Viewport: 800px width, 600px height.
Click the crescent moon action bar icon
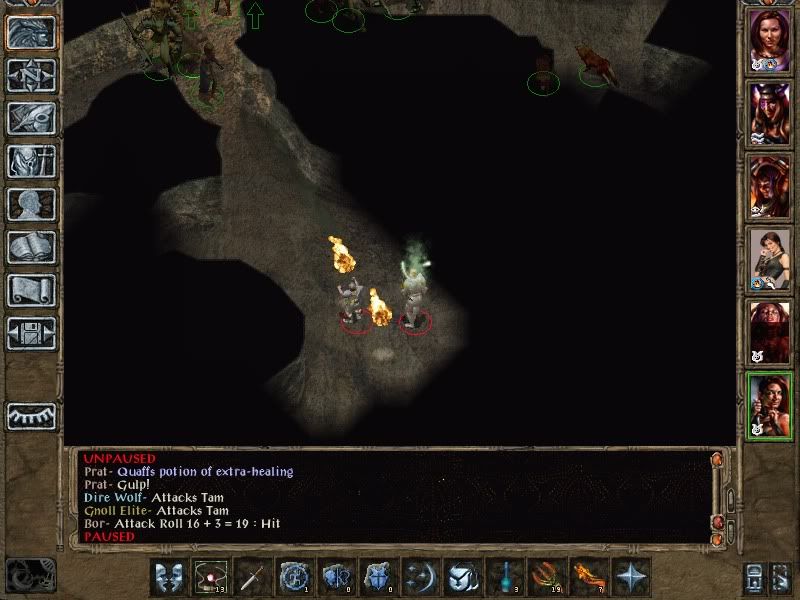[x=420, y=577]
